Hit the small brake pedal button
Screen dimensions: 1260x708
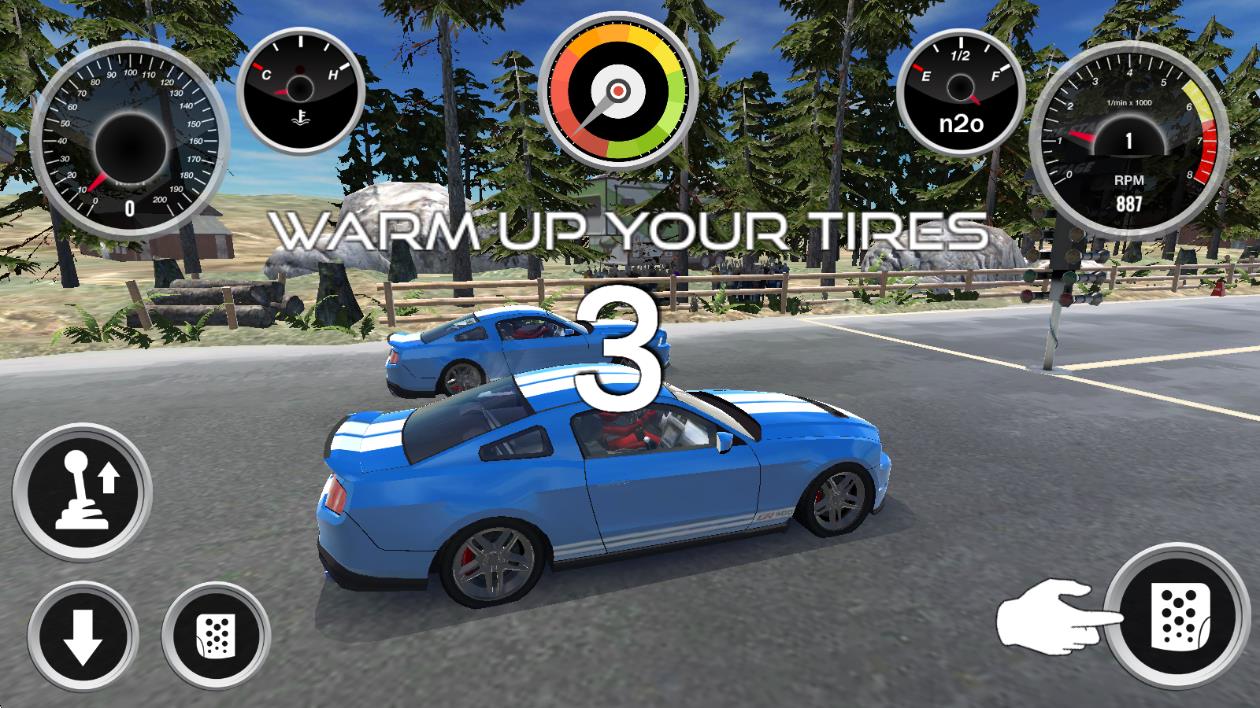click(x=215, y=636)
